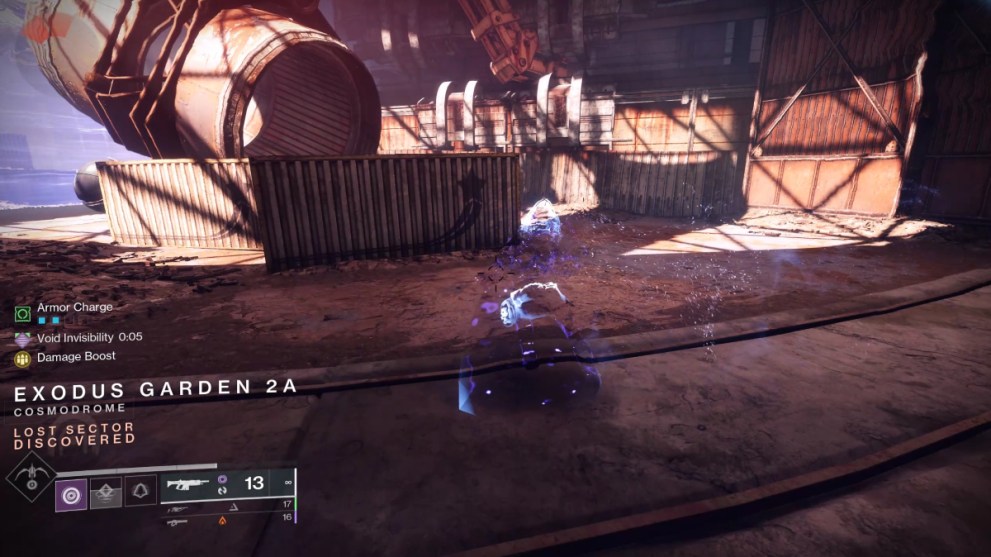991x557 pixels.
Task: Switch to the bottom stowed heavy weapon
Action: (177, 521)
